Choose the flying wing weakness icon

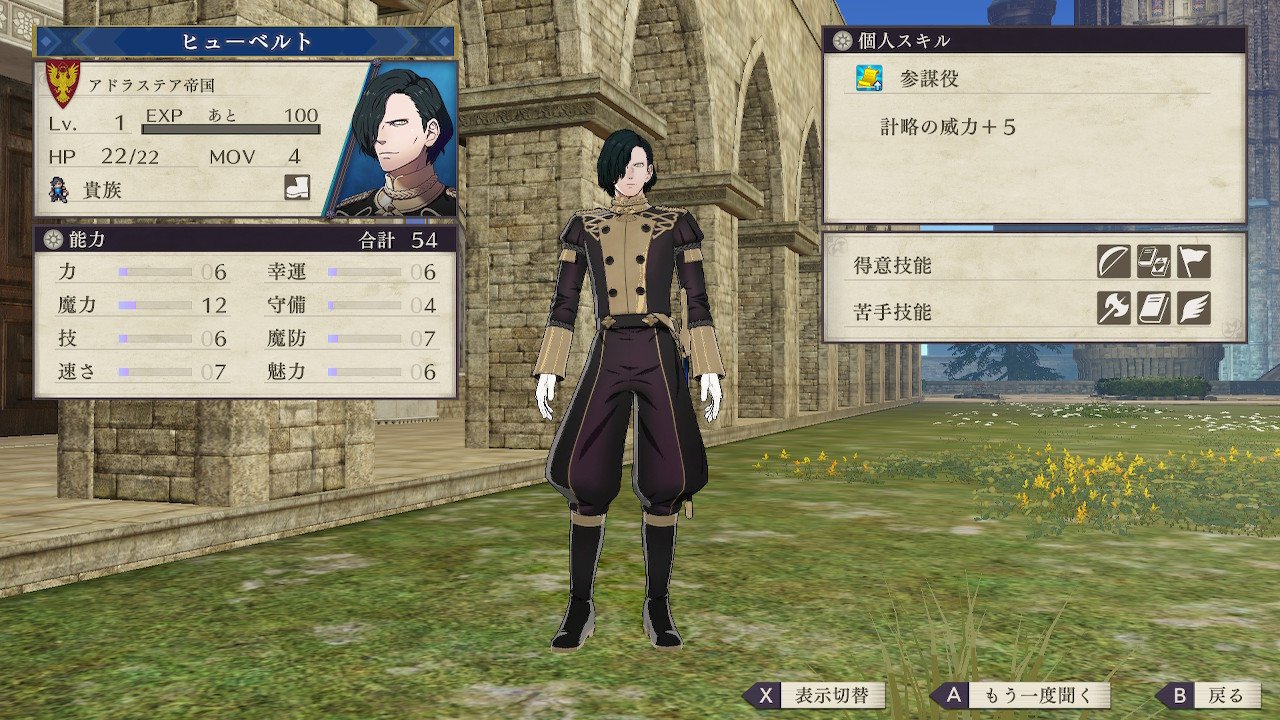pos(1193,309)
